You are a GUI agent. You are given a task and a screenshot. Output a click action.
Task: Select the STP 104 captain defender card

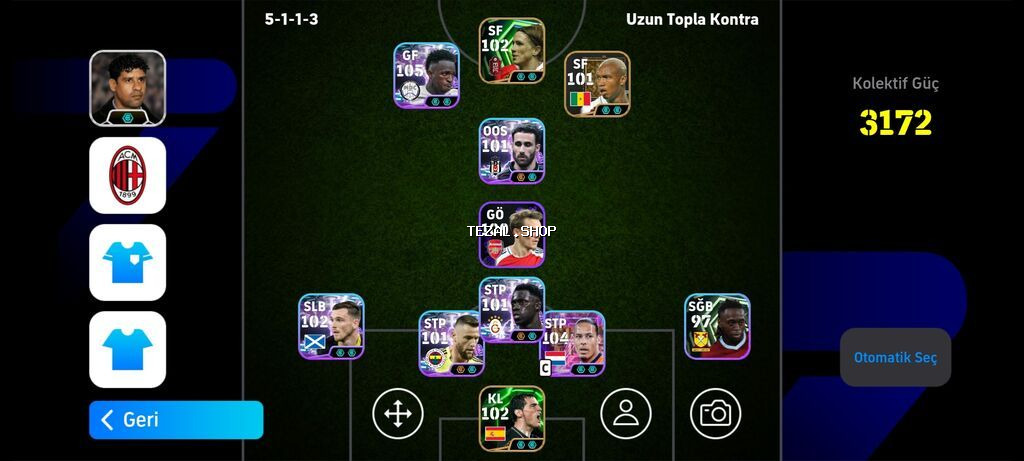coord(573,343)
